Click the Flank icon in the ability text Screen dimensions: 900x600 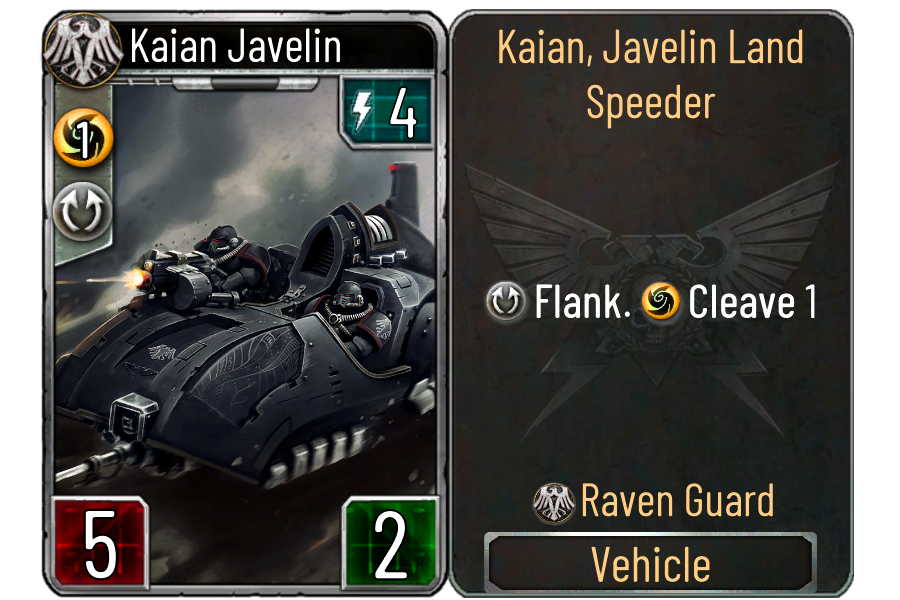click(508, 303)
